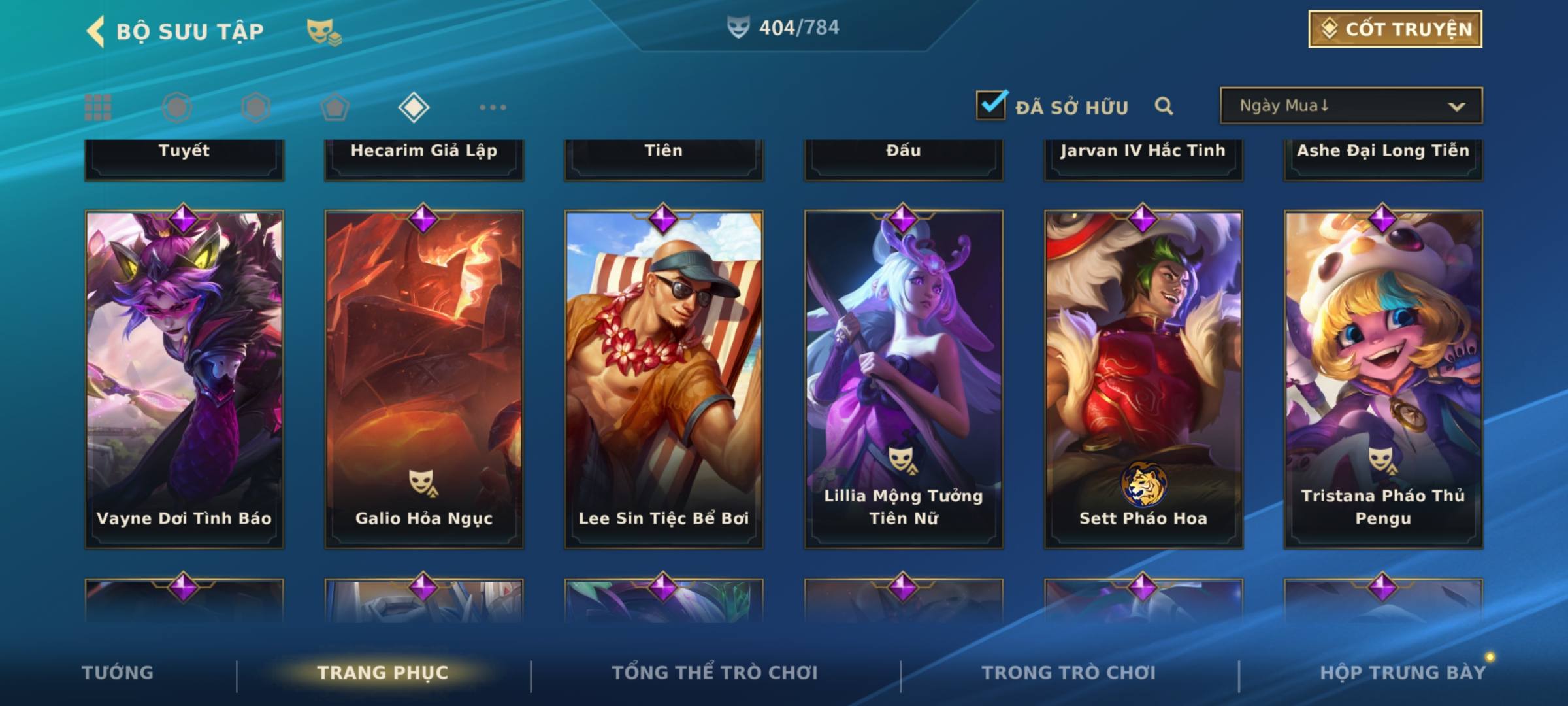The width and height of the screenshot is (1568, 706).
Task: Select the grid all-skins filter icon
Action: 98,107
